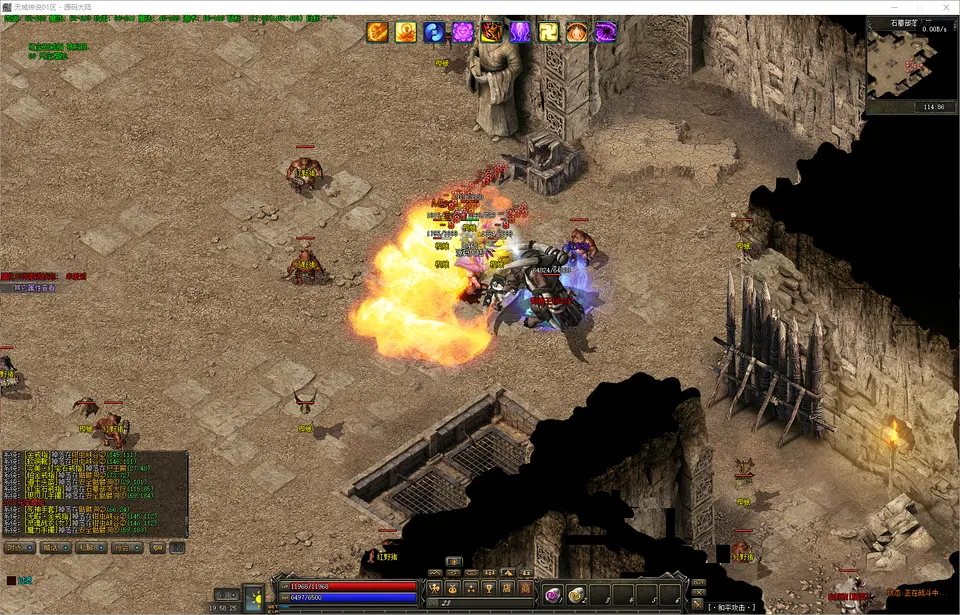Click the speech bubble chat button
This screenshot has height=615, width=960.
[x=157, y=548]
